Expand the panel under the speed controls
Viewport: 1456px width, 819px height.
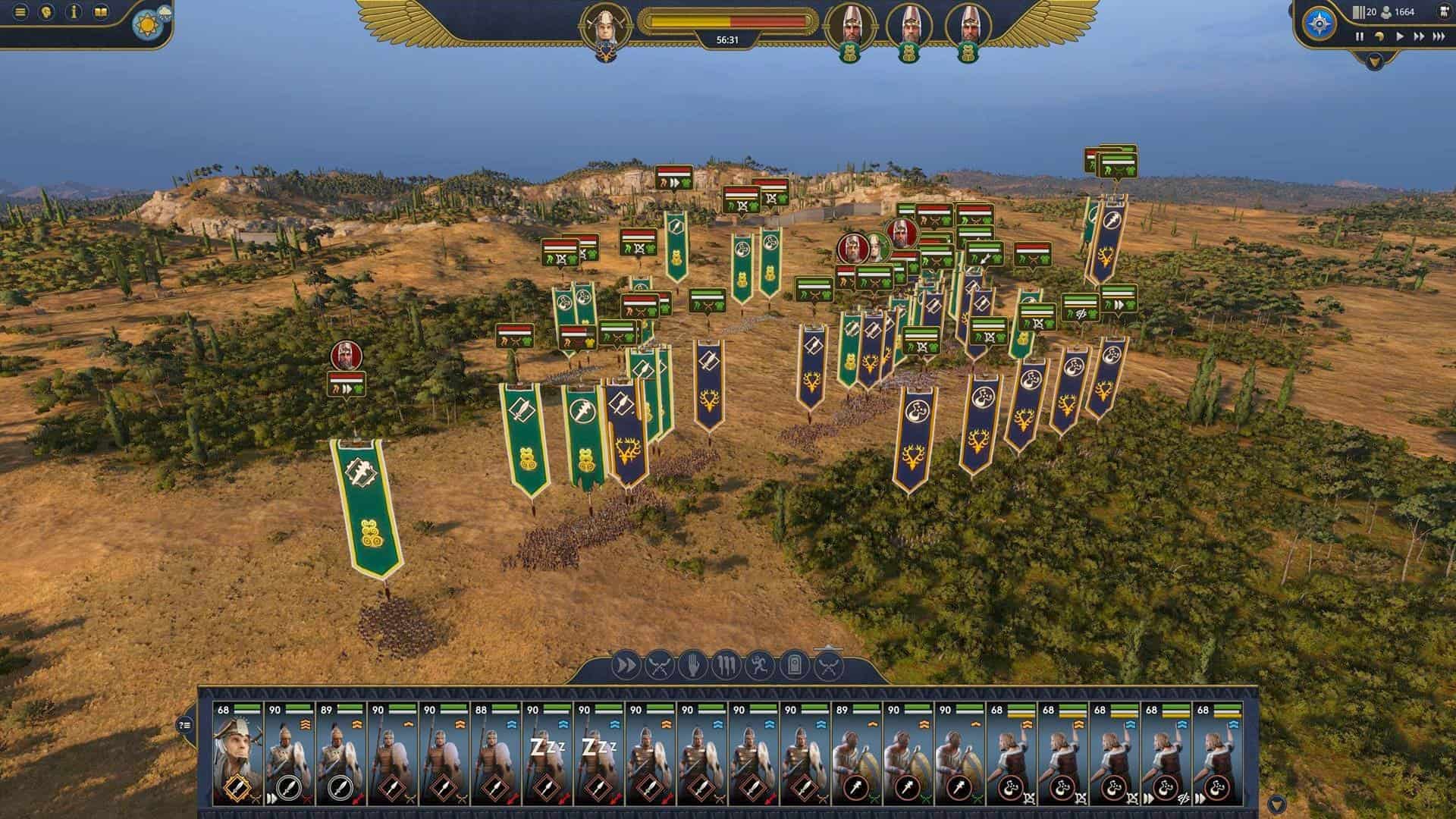[x=1374, y=61]
